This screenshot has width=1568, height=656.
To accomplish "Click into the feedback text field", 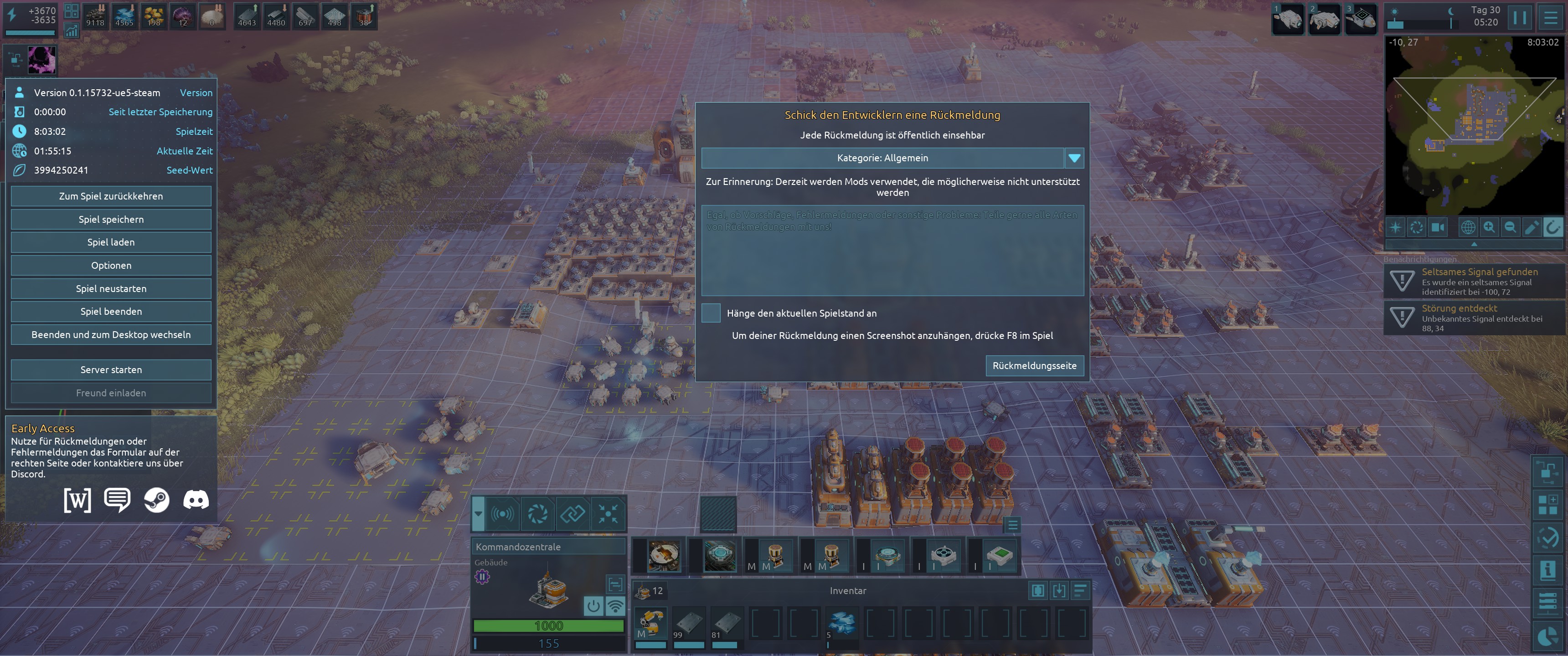I will click(892, 251).
